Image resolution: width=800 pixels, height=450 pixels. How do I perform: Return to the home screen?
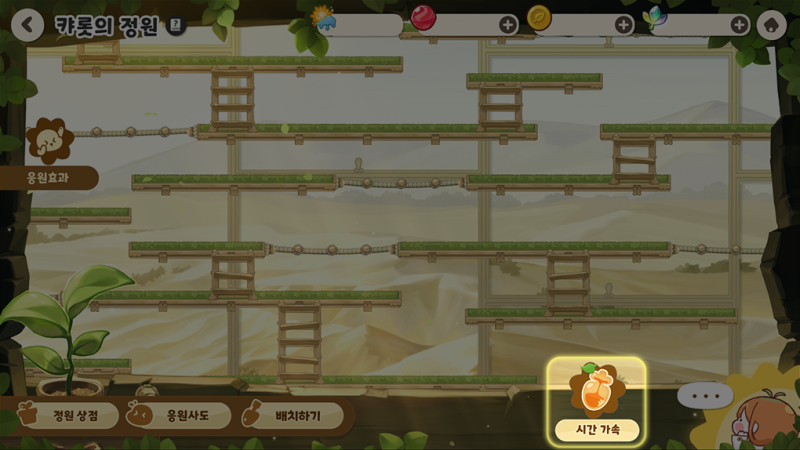click(x=771, y=25)
